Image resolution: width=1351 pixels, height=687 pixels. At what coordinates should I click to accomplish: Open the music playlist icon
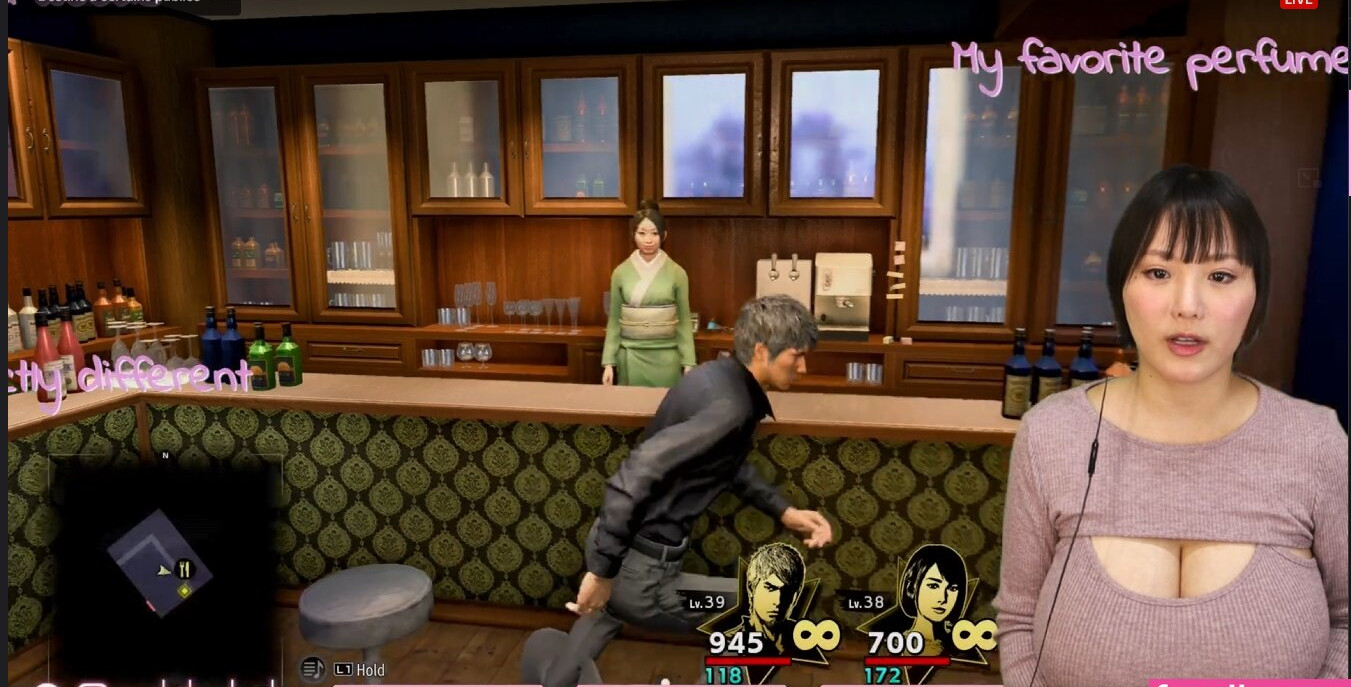click(x=312, y=669)
